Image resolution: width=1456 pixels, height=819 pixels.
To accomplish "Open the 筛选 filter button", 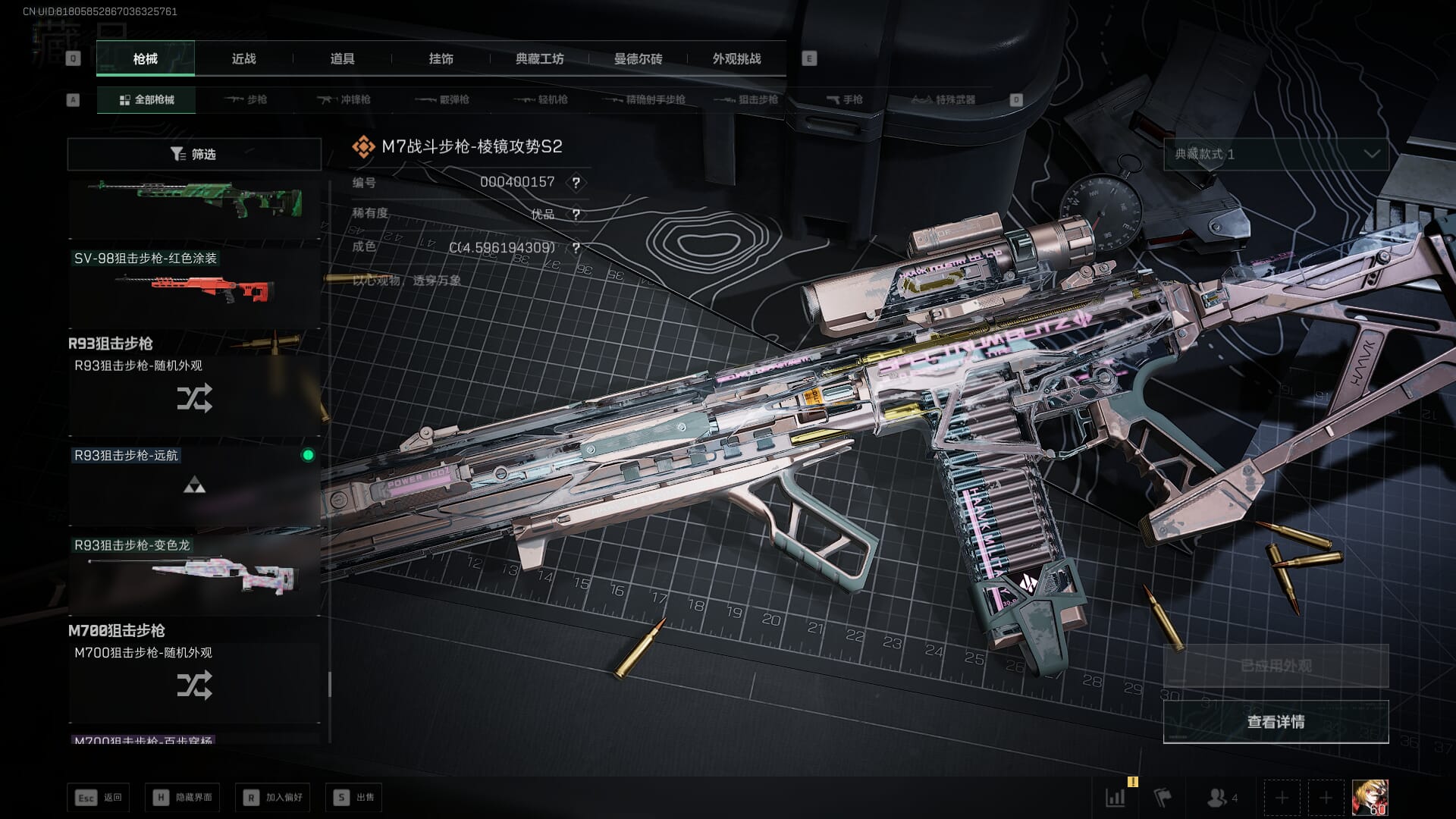I will [194, 154].
